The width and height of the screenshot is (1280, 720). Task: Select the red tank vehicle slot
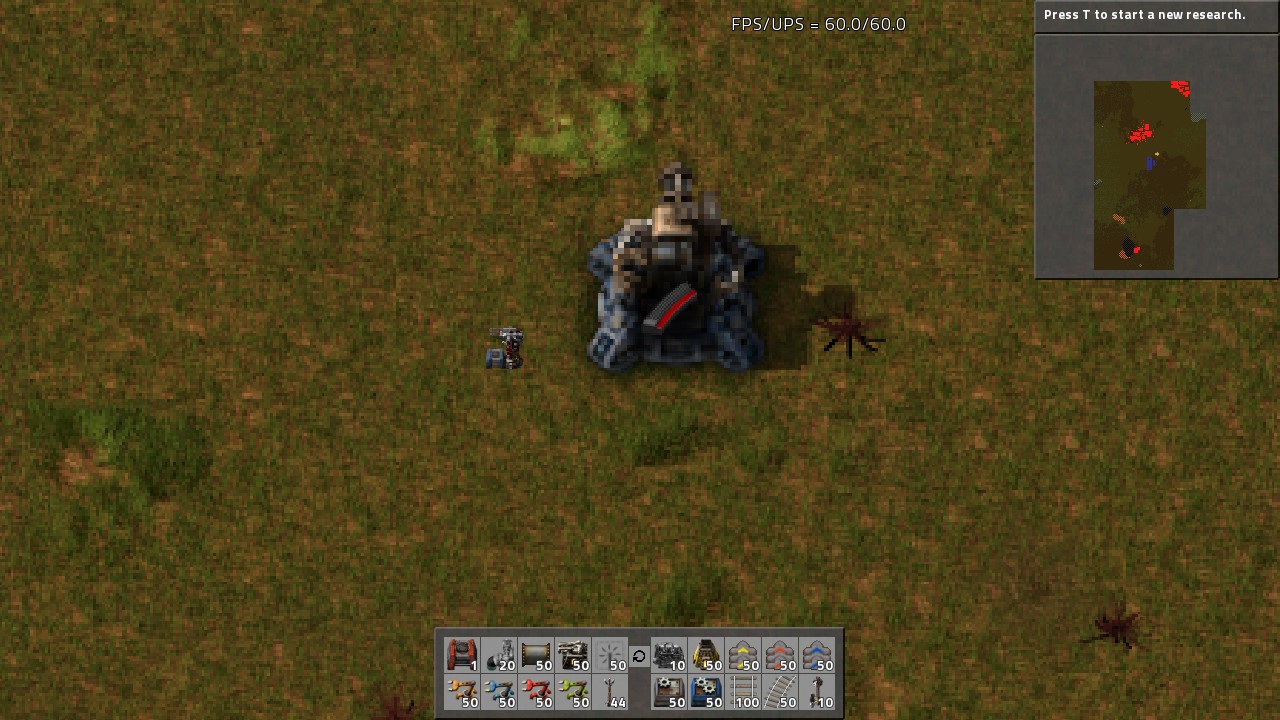462,655
